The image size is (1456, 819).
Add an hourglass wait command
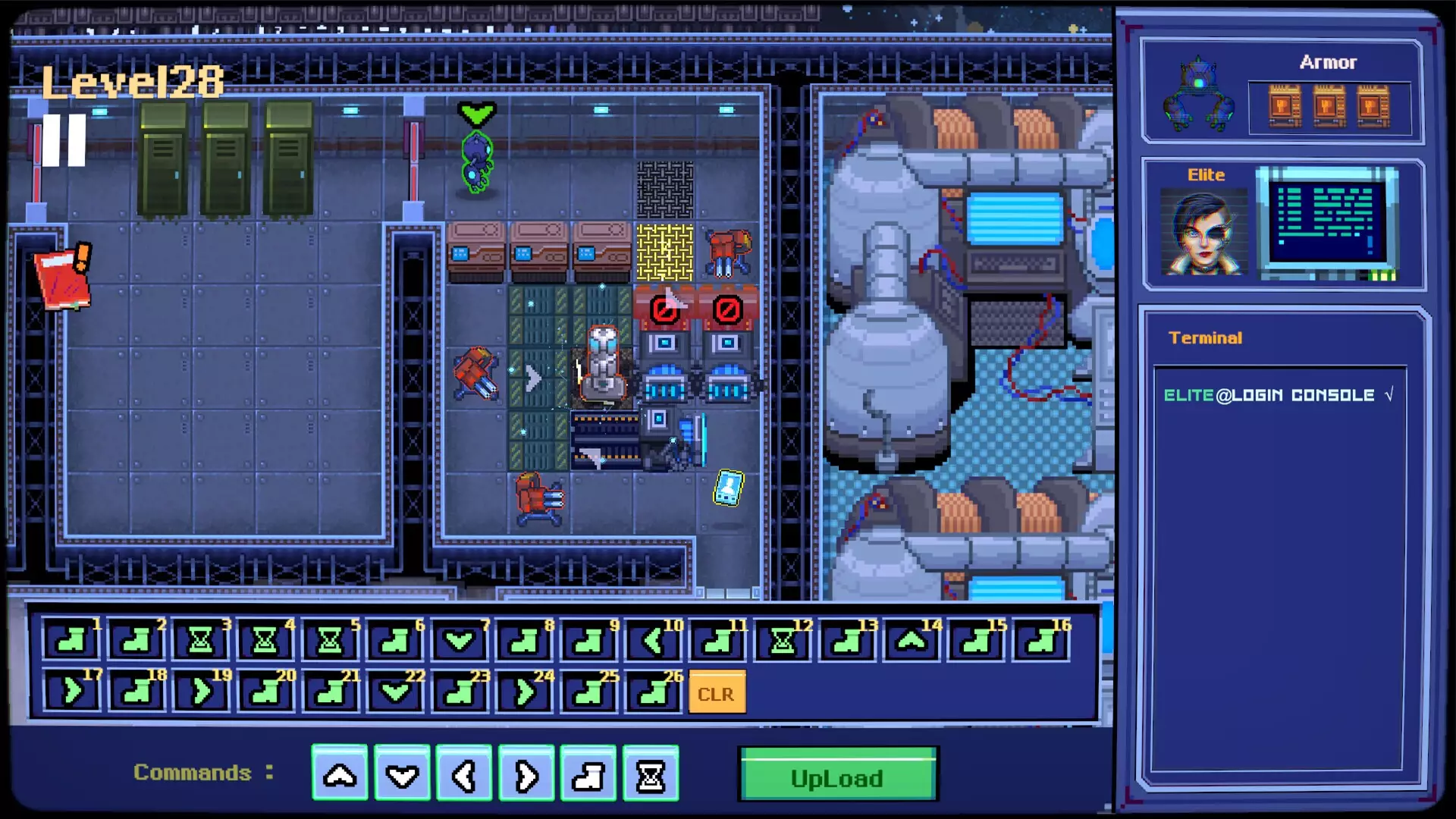(651, 774)
